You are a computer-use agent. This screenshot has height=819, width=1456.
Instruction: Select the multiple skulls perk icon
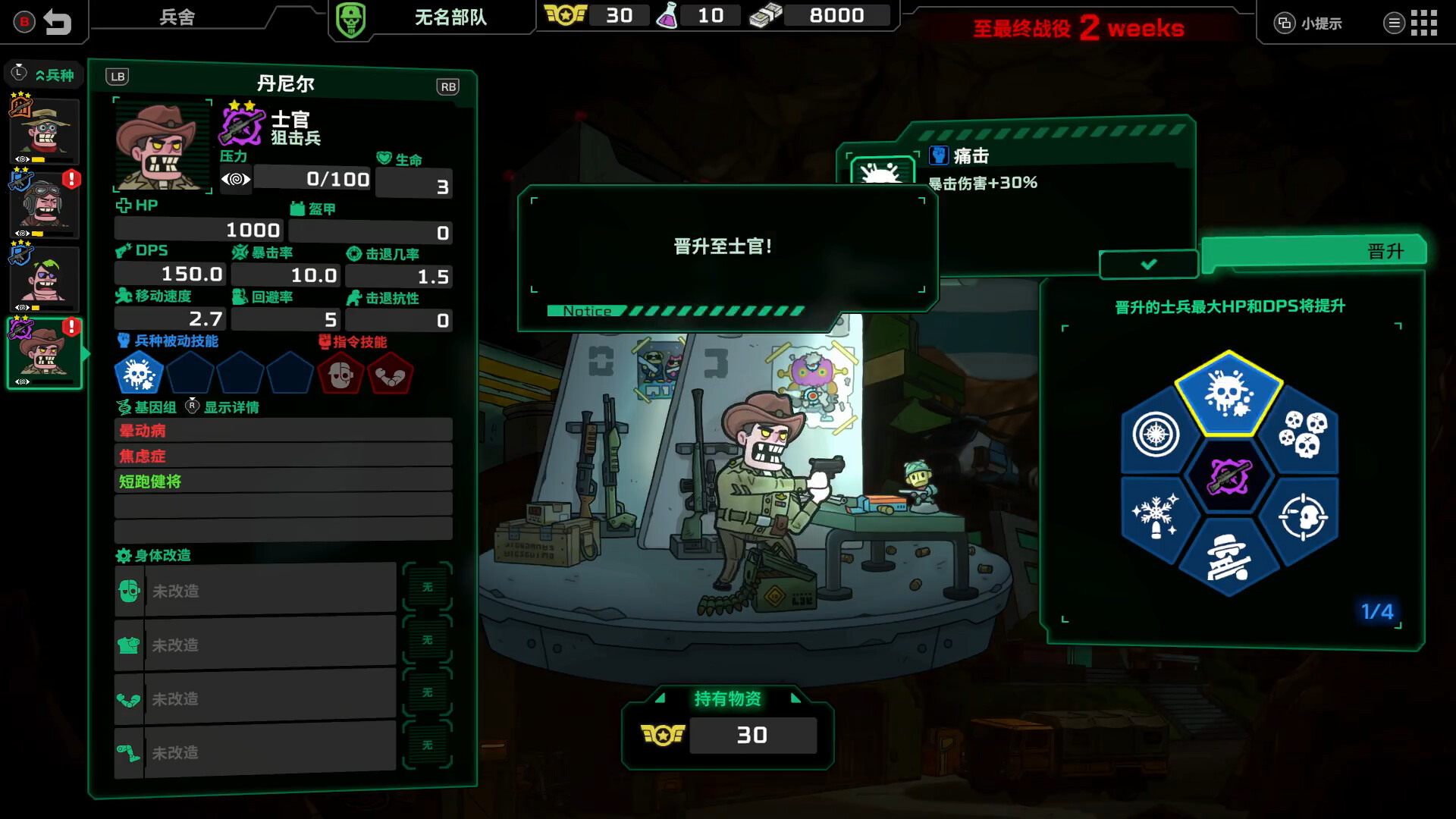pos(1303,432)
